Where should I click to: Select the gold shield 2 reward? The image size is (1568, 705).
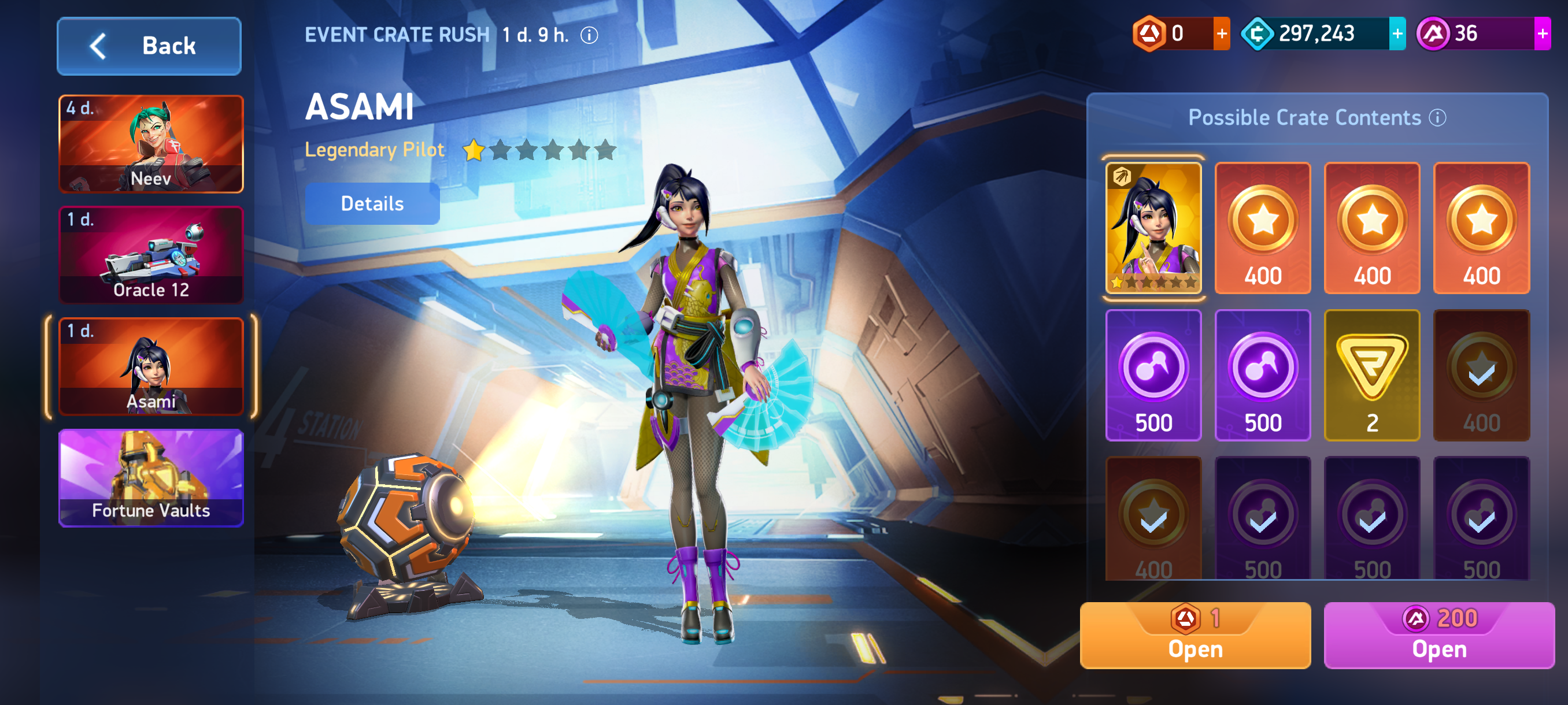click(x=1371, y=375)
